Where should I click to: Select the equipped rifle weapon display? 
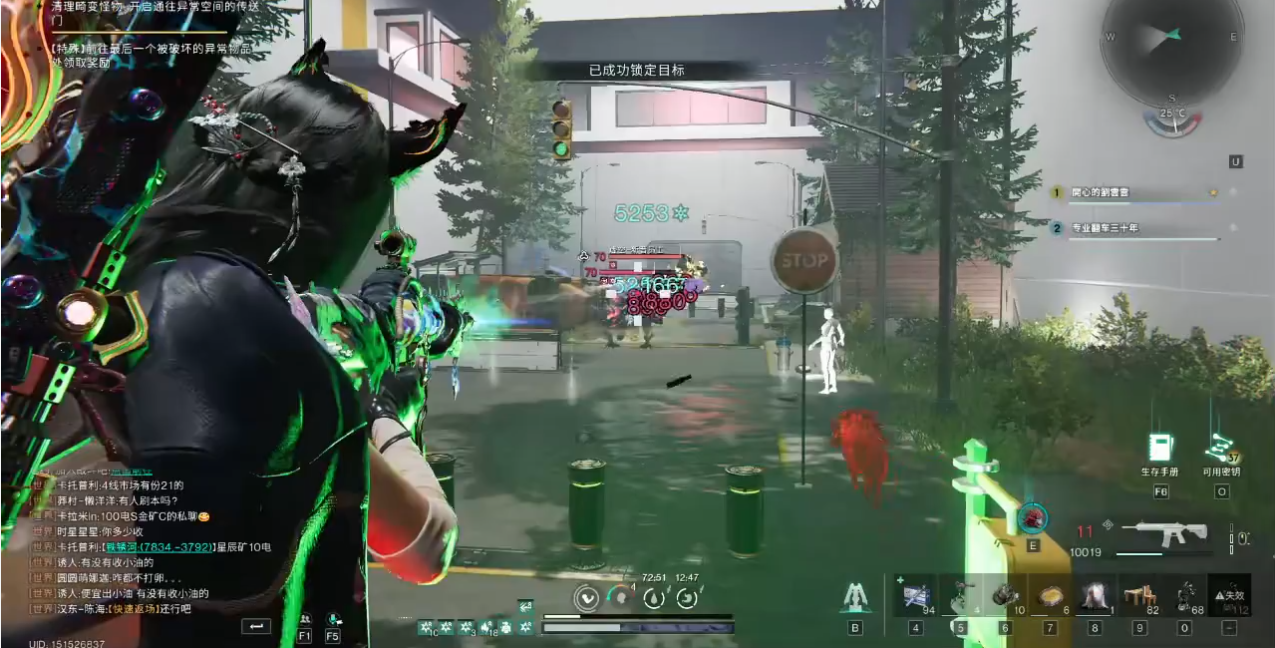click(x=1163, y=533)
